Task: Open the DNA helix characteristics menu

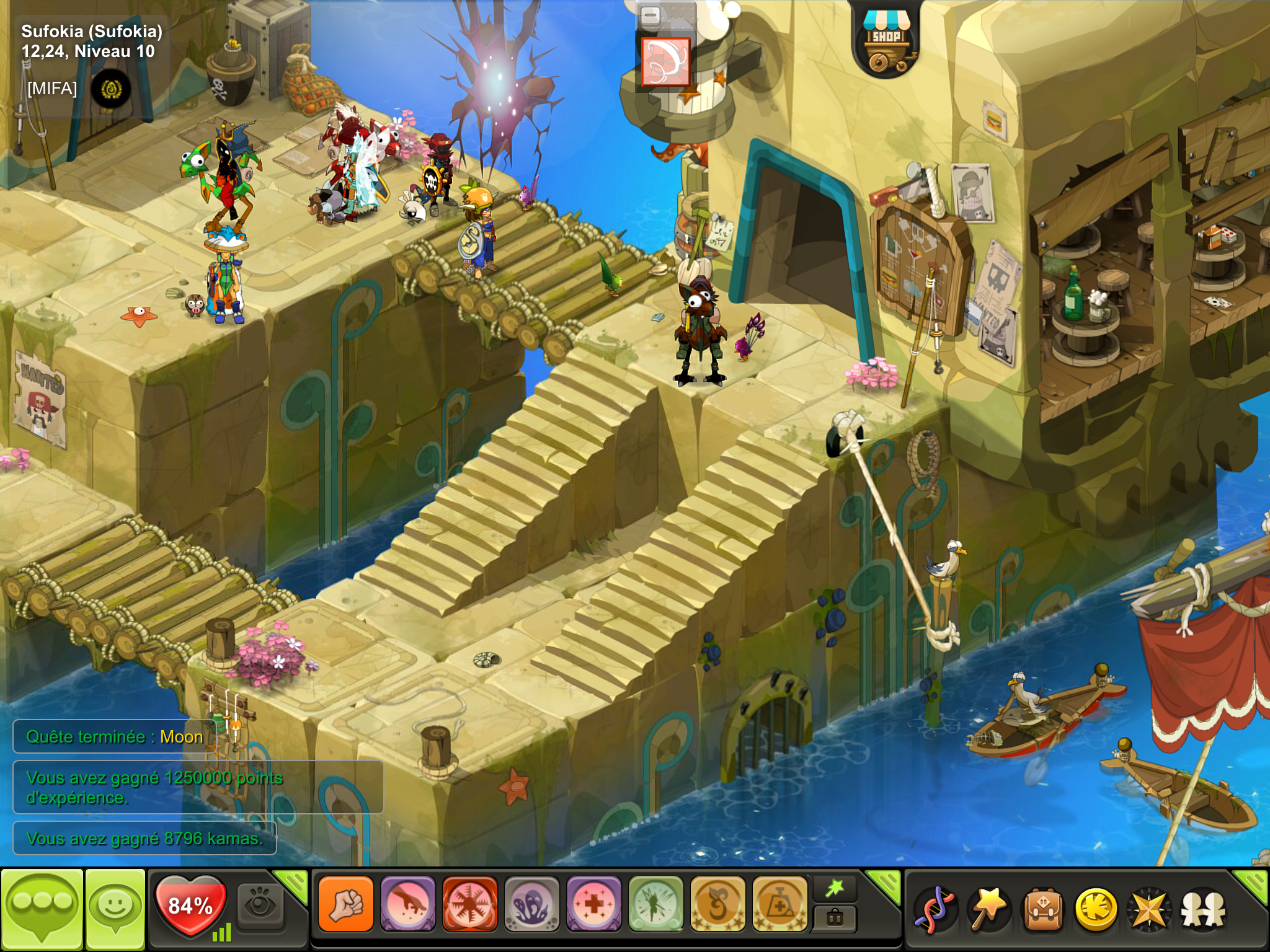Action: [936, 909]
